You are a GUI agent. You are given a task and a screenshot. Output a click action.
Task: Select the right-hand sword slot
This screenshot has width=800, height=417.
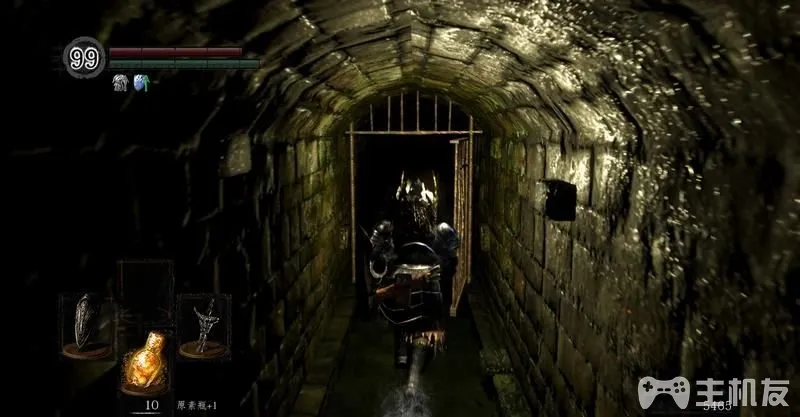203,325
